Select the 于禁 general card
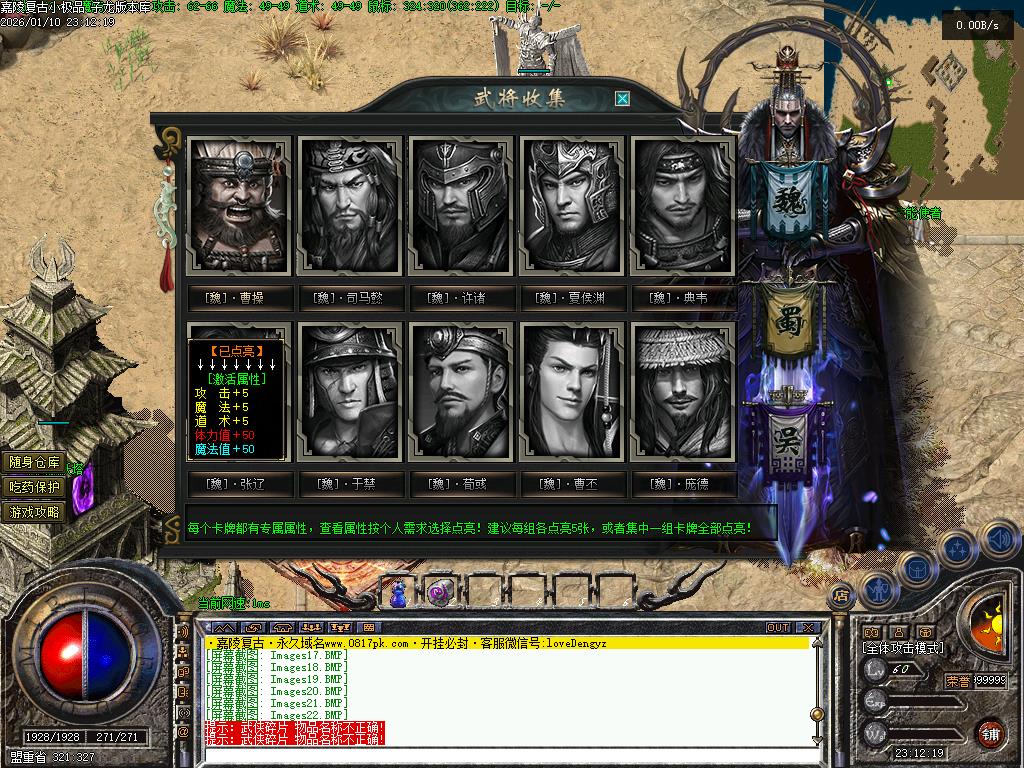1024x768 pixels. tap(352, 391)
